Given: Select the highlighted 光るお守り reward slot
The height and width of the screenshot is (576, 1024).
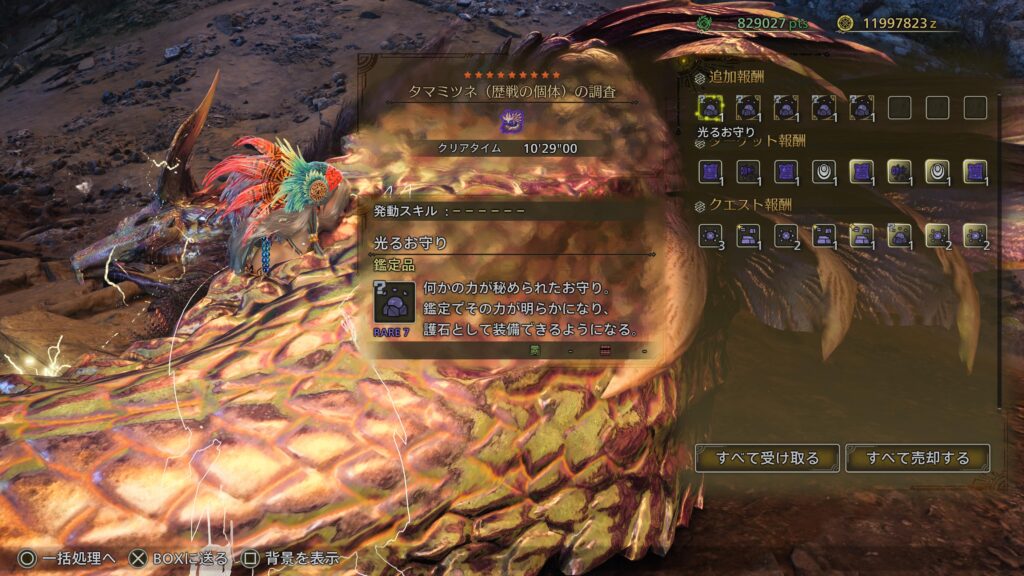Looking at the screenshot, I should click(710, 107).
